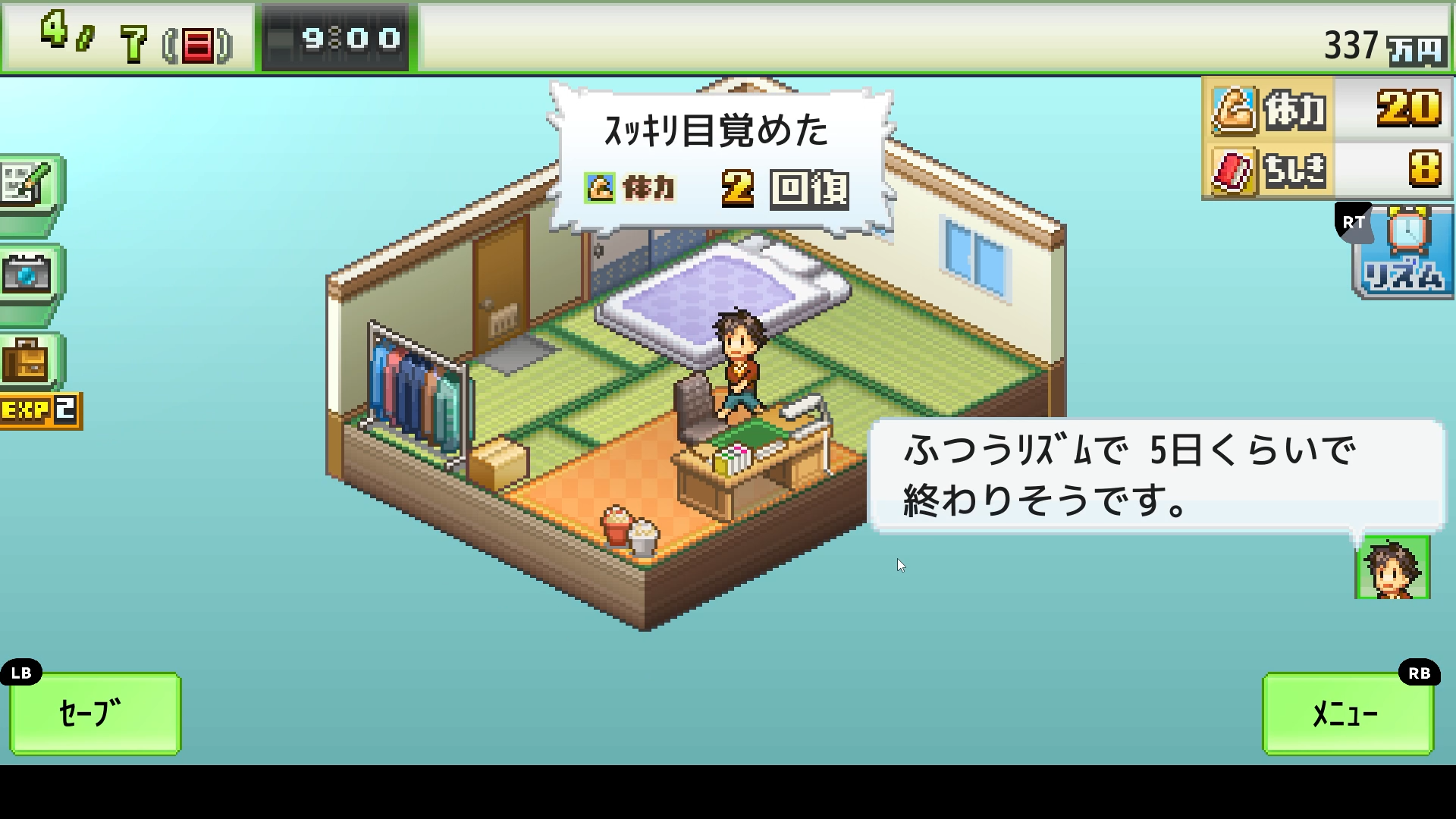Open the メニュー menu button

point(1348,713)
